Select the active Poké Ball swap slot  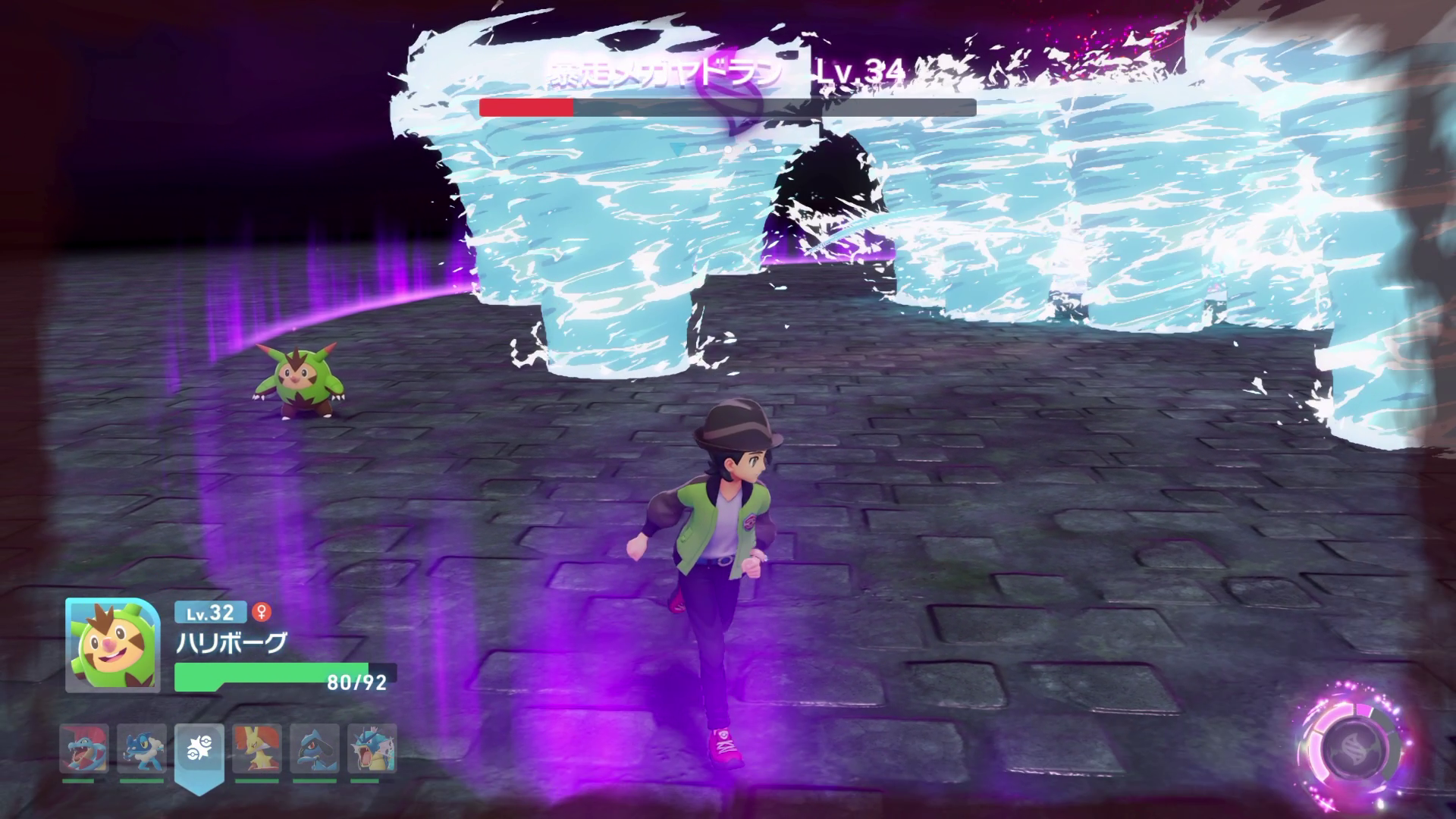pyautogui.click(x=199, y=749)
